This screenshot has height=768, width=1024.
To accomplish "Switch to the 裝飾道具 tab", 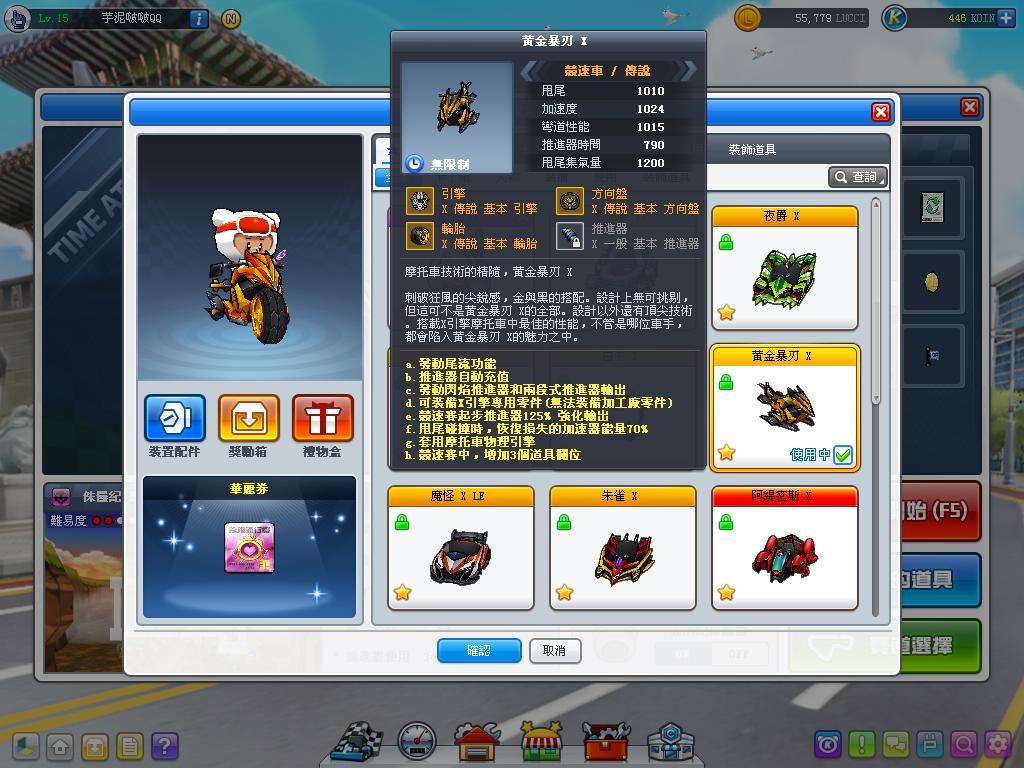I will pos(752,150).
